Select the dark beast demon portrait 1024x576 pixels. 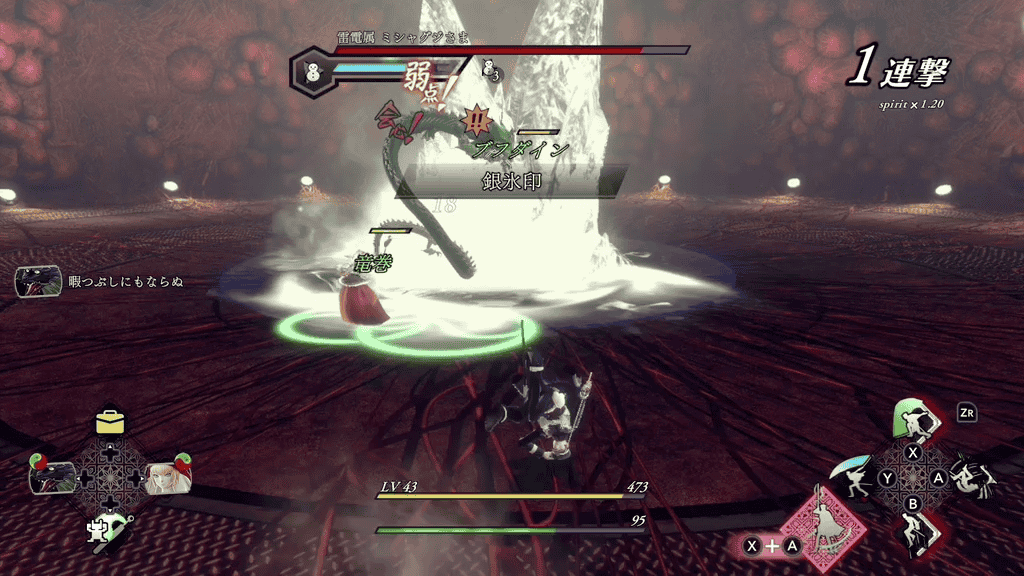pos(51,477)
